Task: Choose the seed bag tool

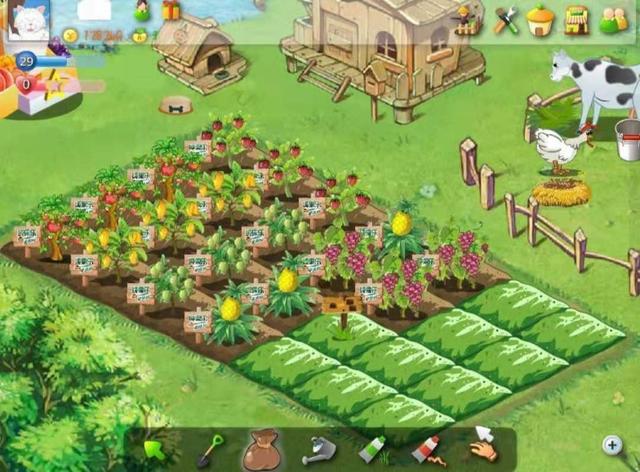Action: (x=262, y=449)
